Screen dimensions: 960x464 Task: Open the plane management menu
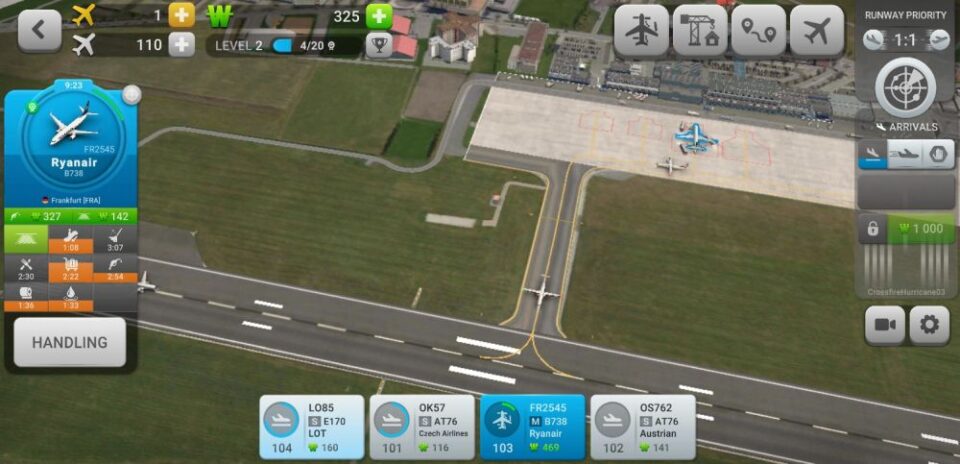pyautogui.click(x=641, y=31)
